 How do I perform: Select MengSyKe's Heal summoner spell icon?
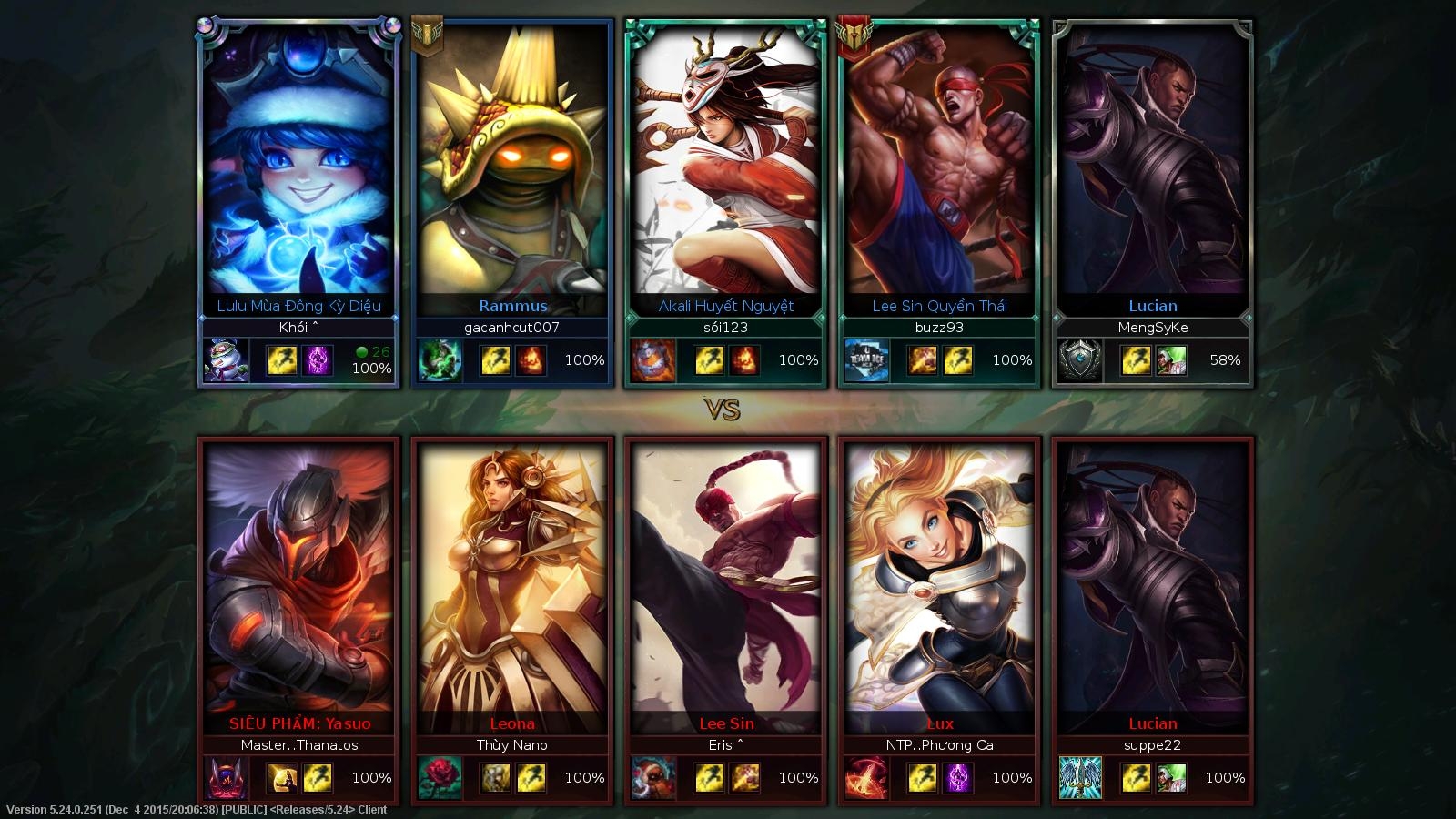1171,360
